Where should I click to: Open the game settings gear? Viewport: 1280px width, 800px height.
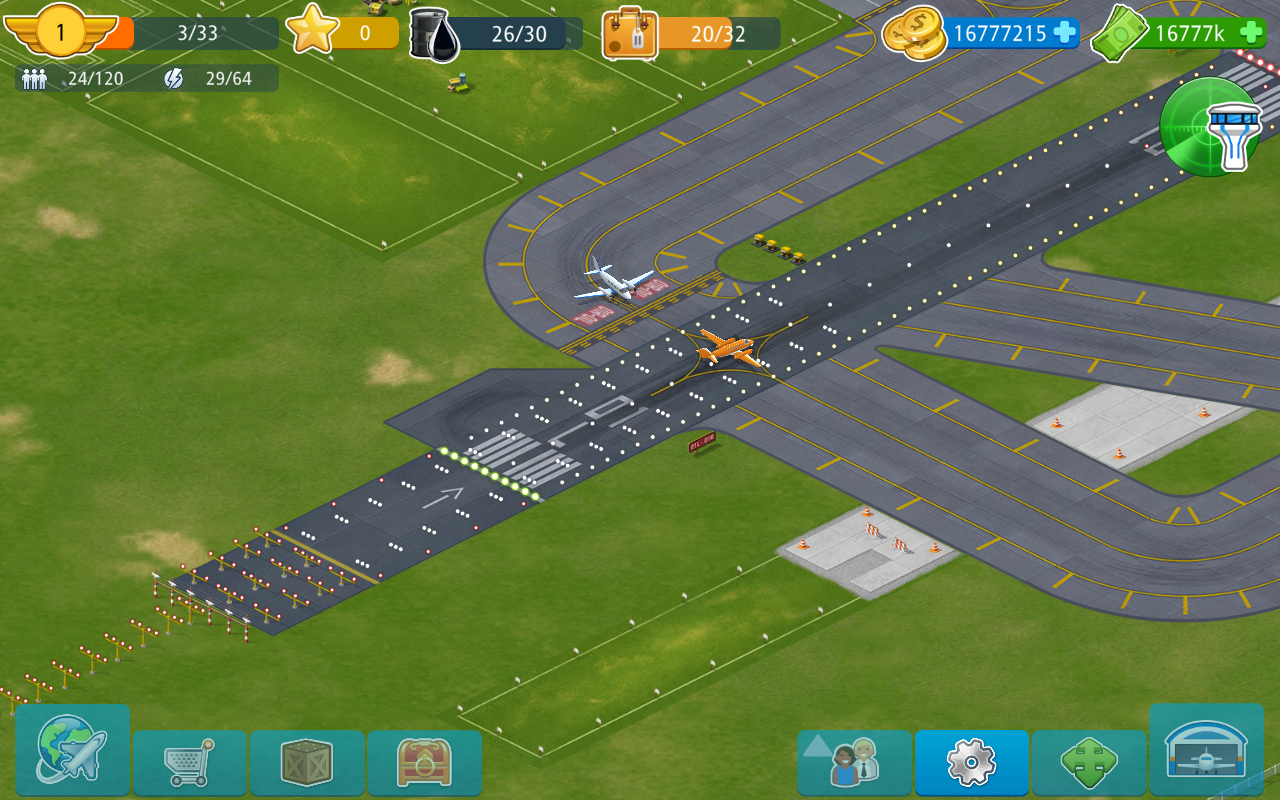[972, 762]
